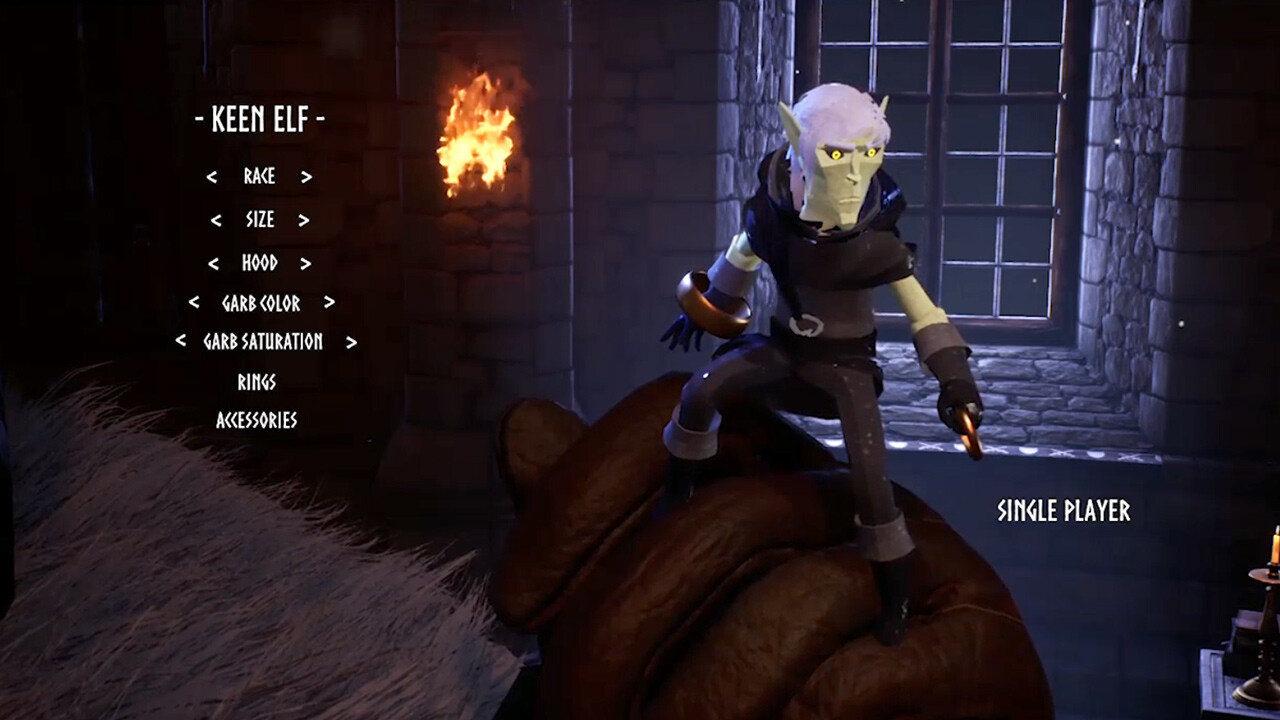Cycle to the next race option
The height and width of the screenshot is (720, 1280).
[304, 177]
